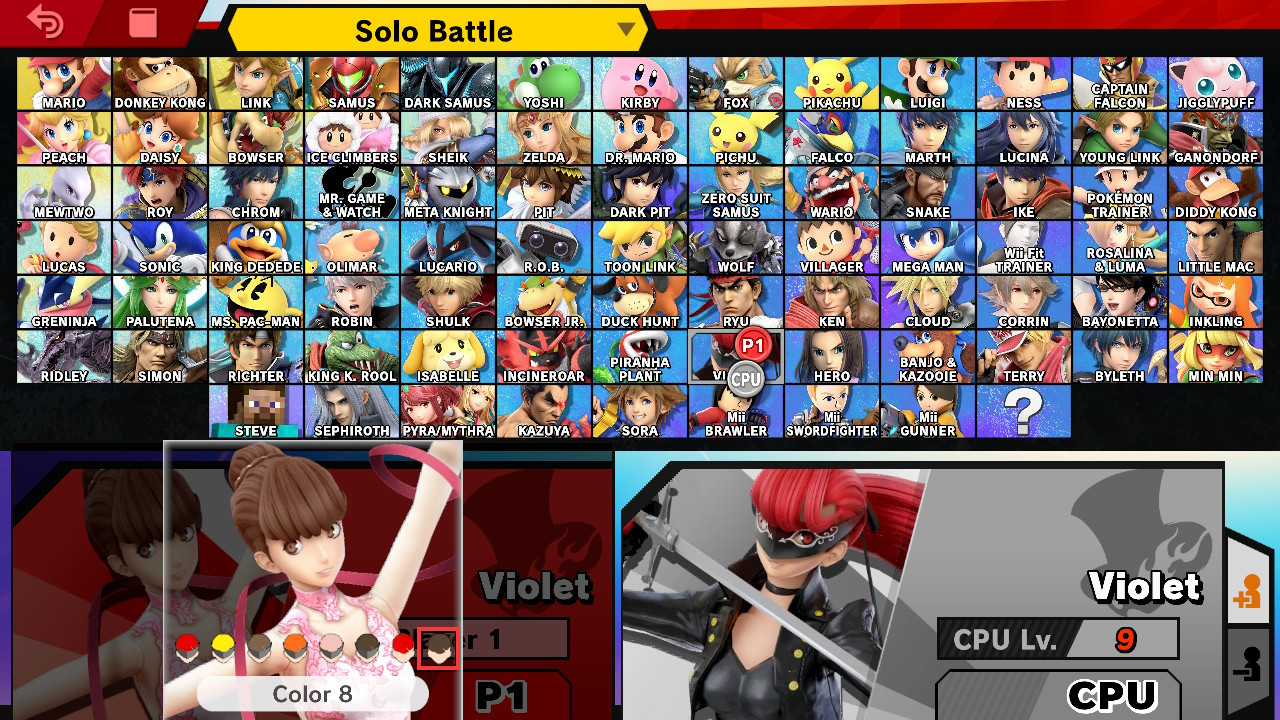The image size is (1280, 720).
Task: Select Mario's character portrait
Action: tap(63, 80)
